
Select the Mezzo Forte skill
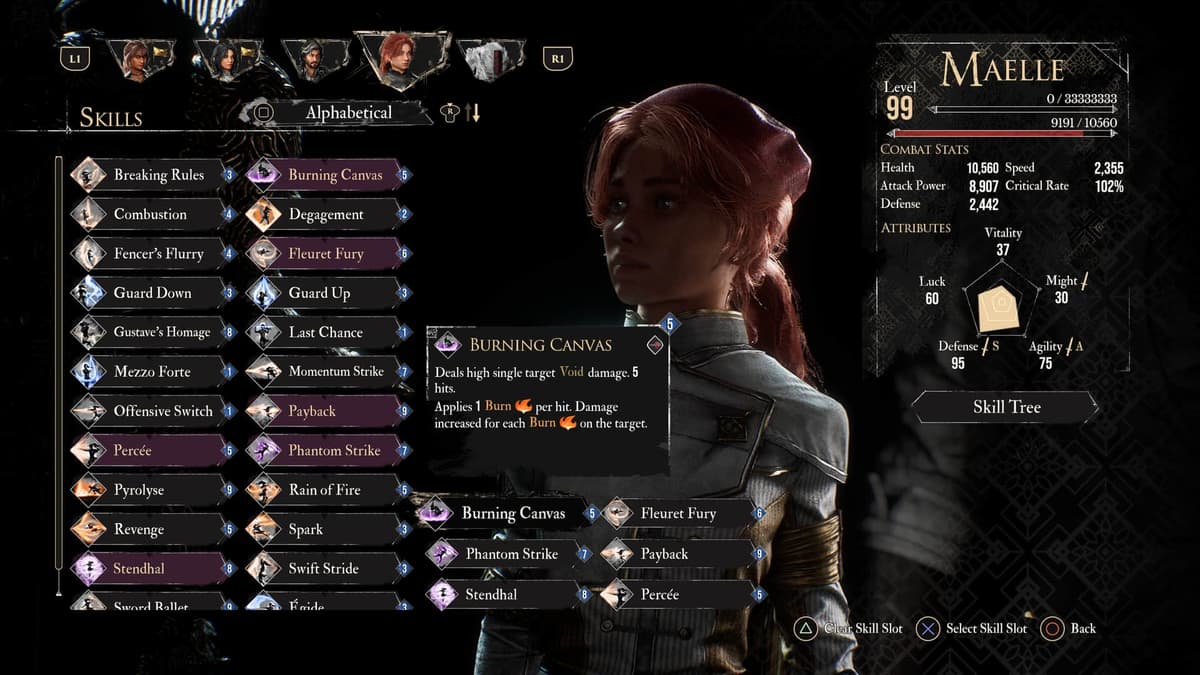click(x=152, y=372)
